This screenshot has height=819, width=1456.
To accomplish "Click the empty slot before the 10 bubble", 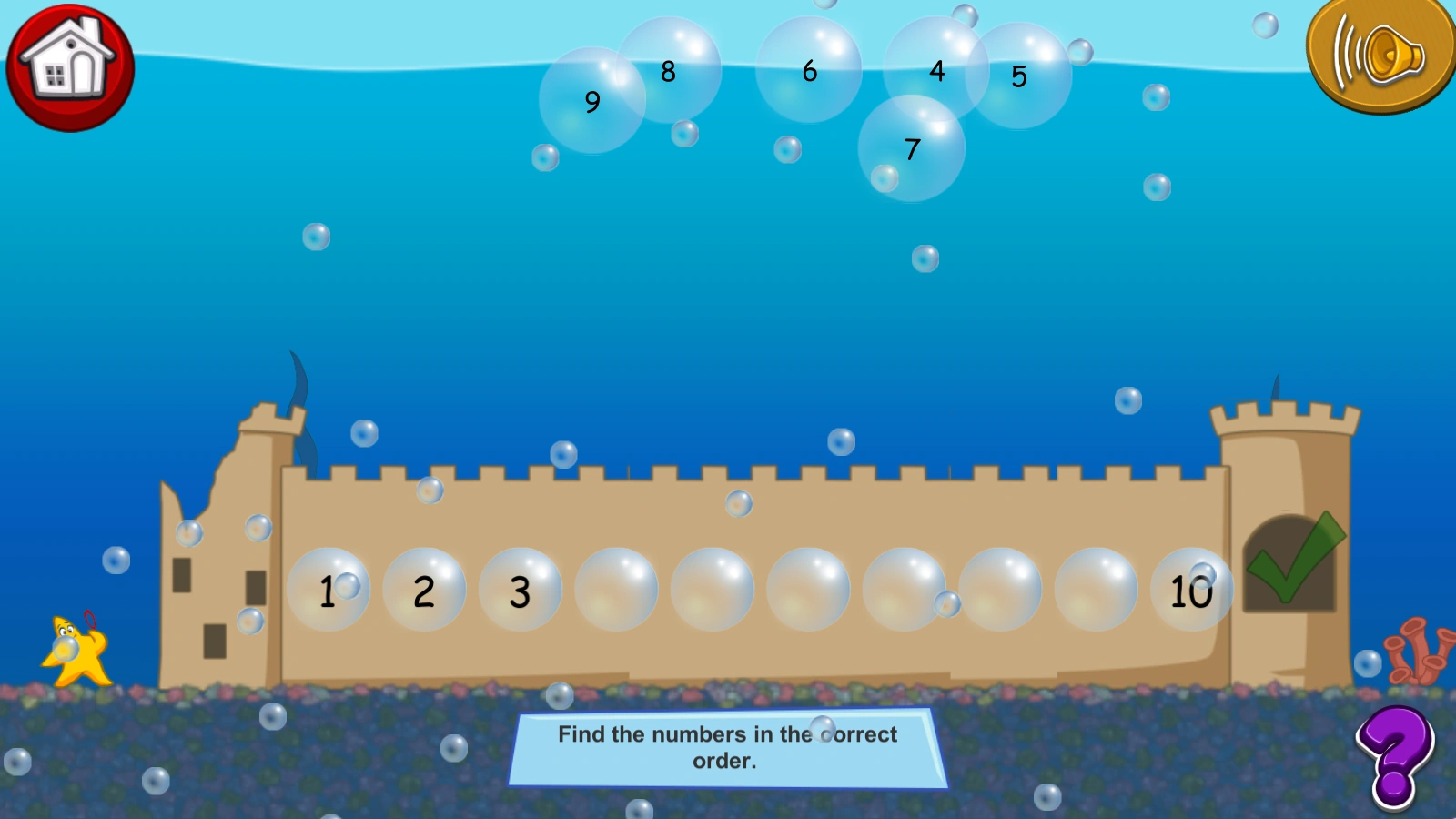I will tap(1097, 591).
